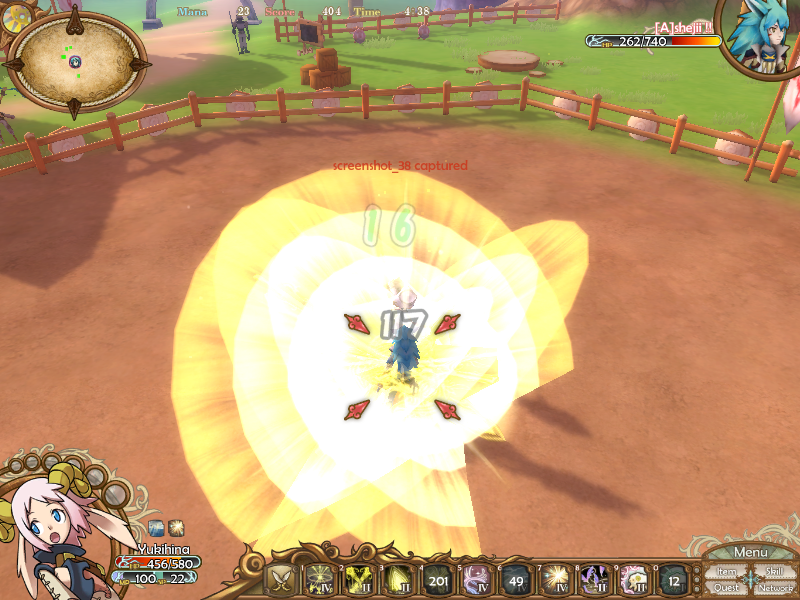Open the main Menu button
Screen dimensions: 800x600
750,552
